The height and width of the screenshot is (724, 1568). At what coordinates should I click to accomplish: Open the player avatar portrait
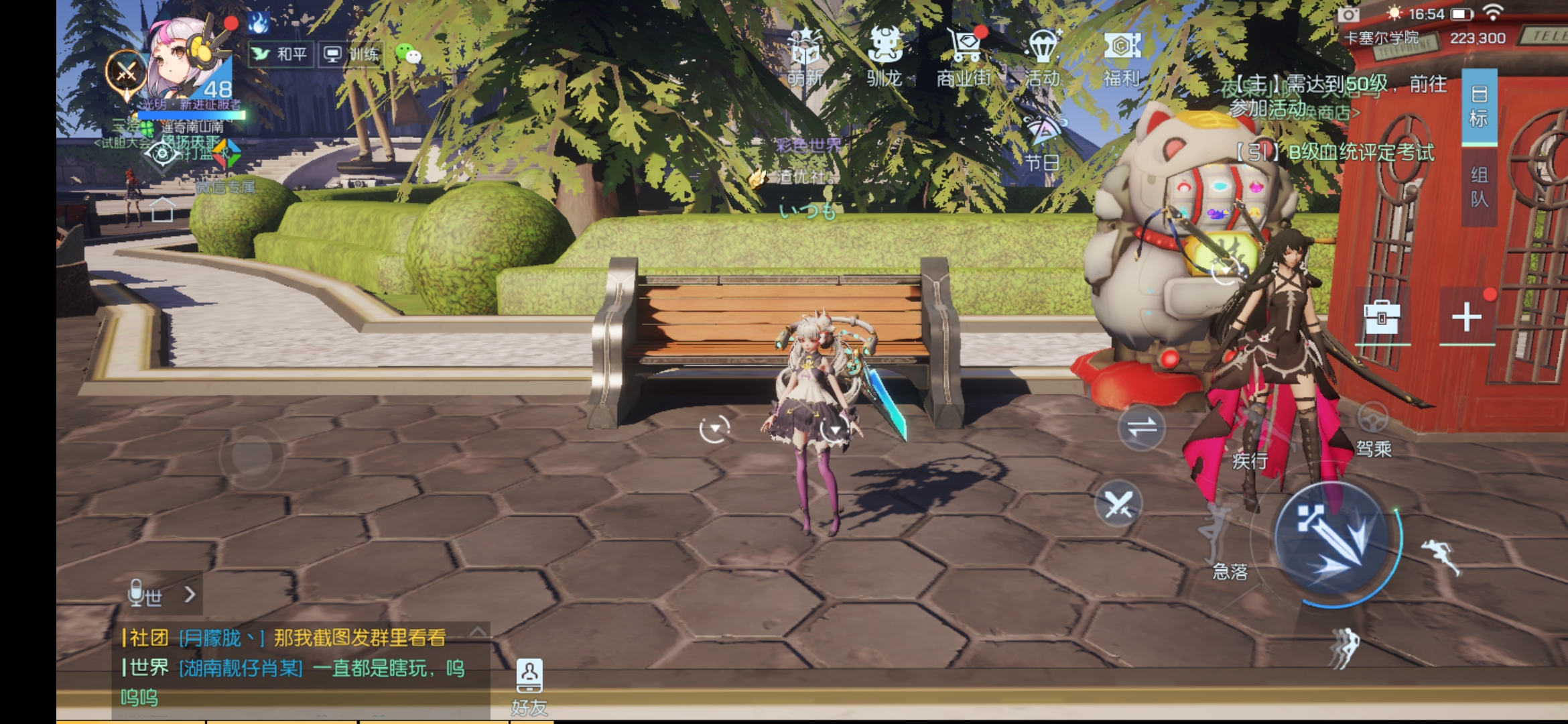186,60
